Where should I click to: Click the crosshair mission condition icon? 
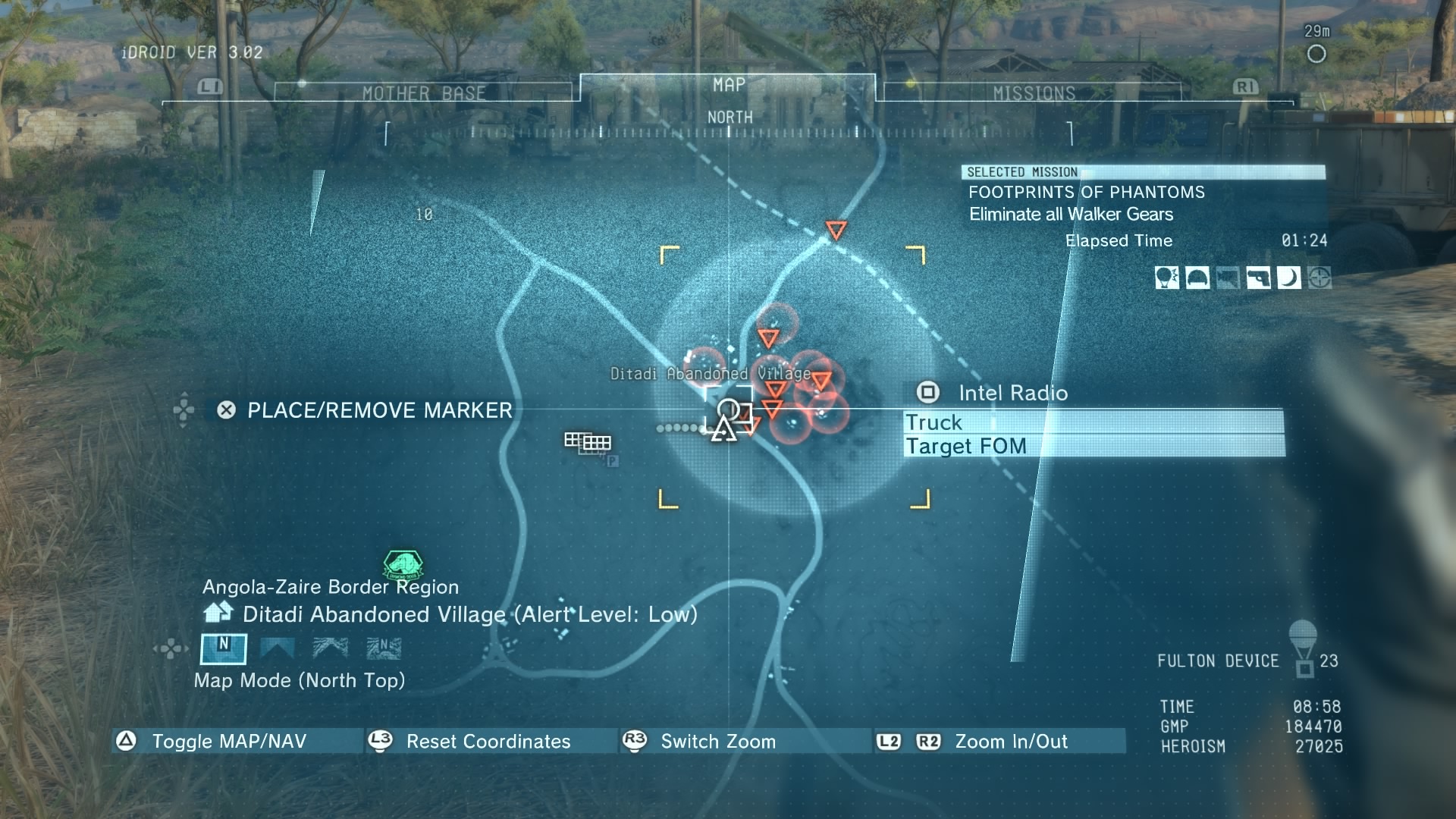(x=1319, y=278)
